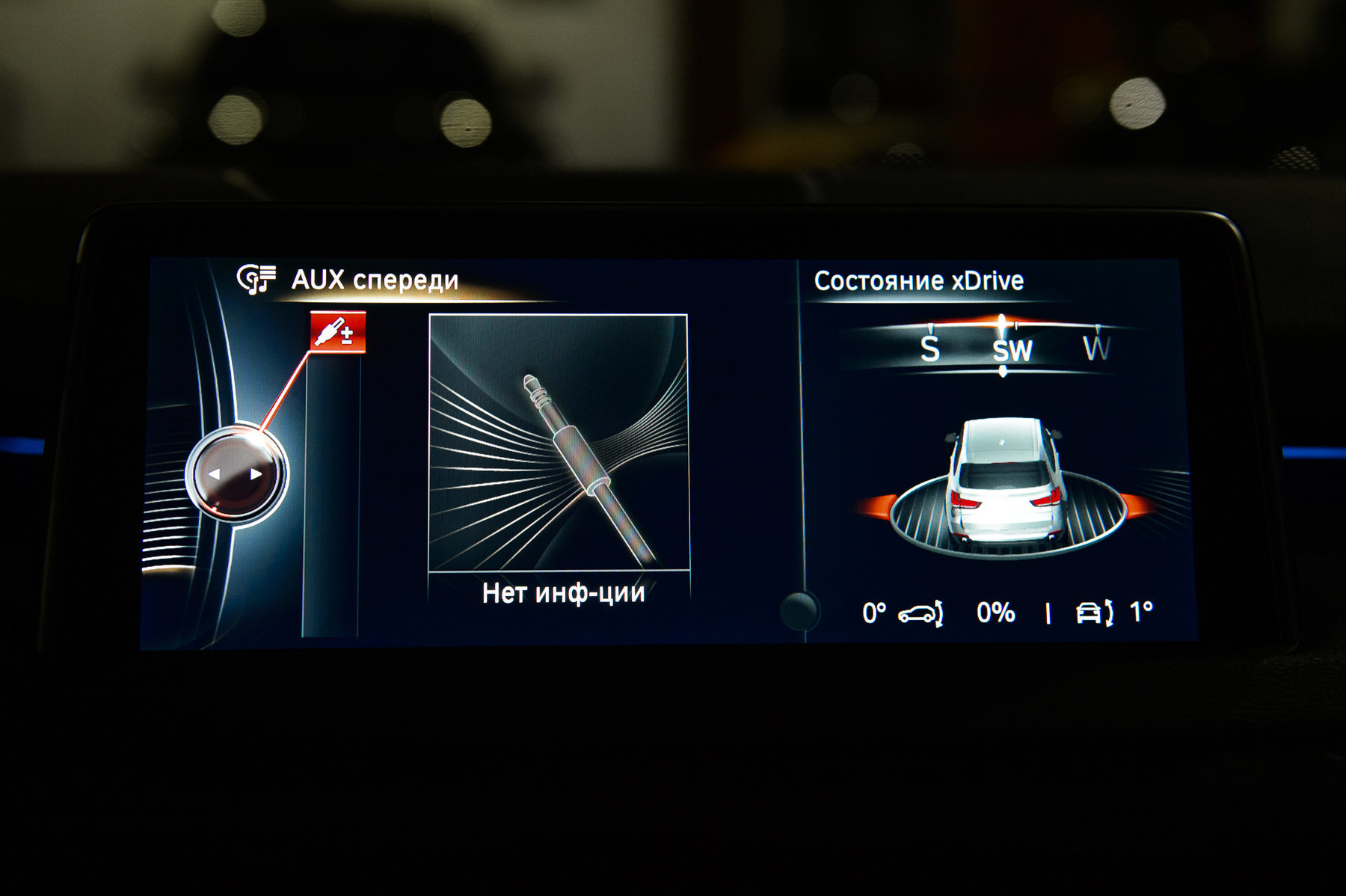This screenshot has width=1346, height=896.
Task: Click the music source icon beside AUX спереди
Action: tap(256, 279)
